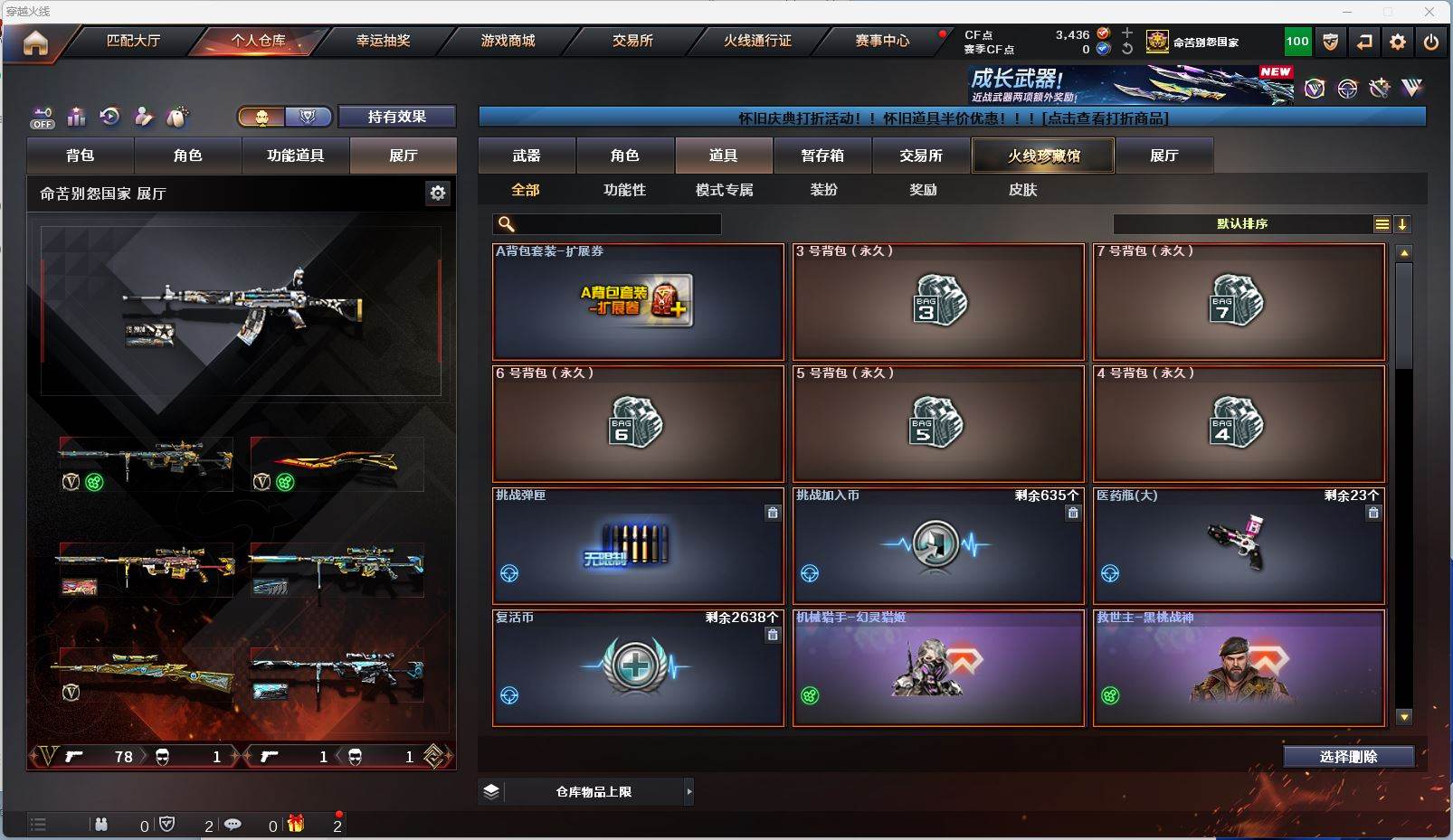
Task: Choose the 救世主-黑桃战神 character card
Action: tap(1239, 668)
